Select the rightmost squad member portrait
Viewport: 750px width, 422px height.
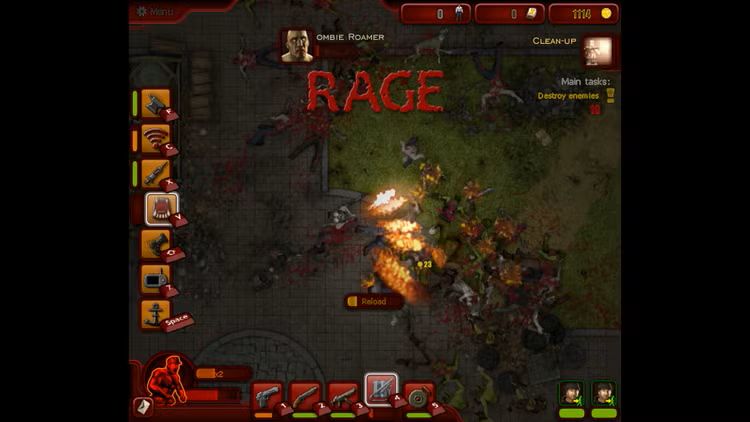coord(604,393)
